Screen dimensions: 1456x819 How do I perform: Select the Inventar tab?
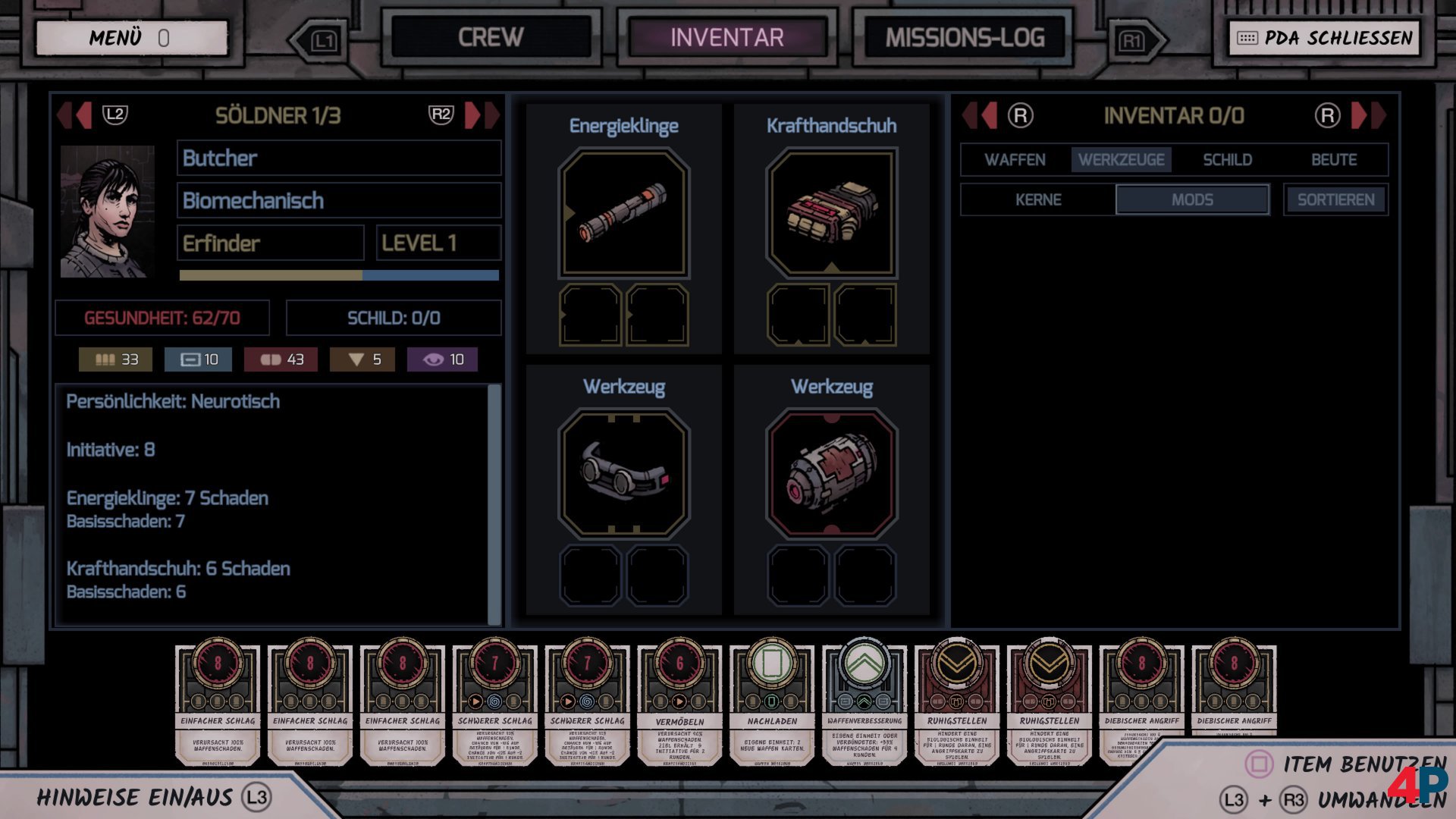point(726,38)
